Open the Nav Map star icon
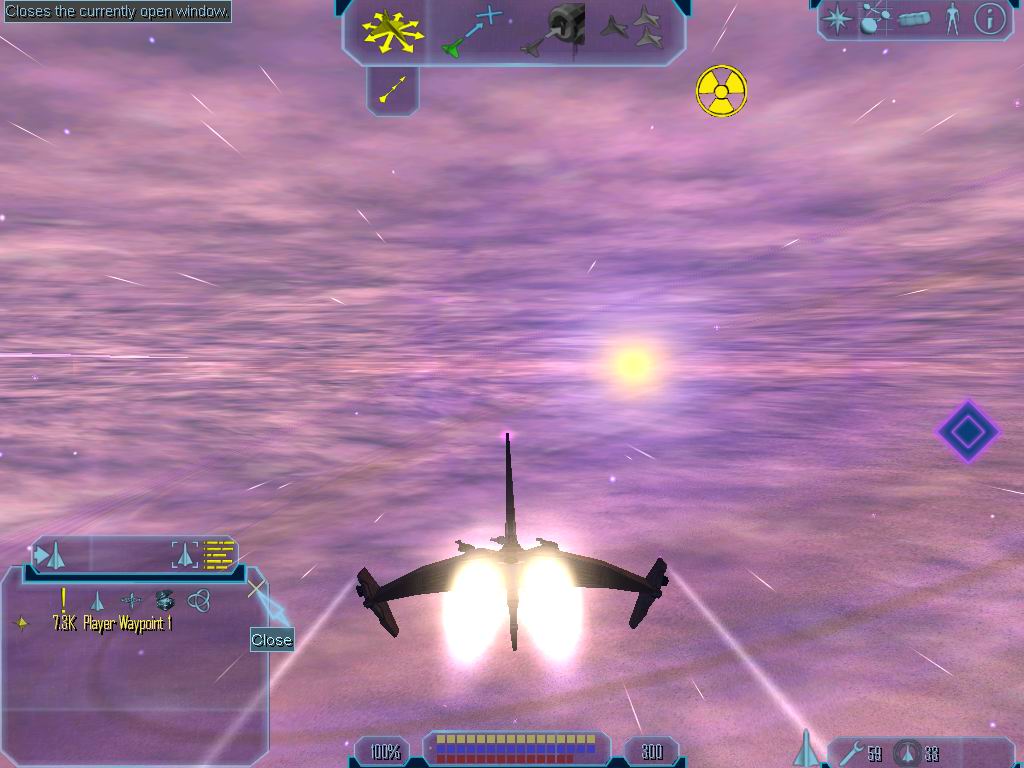The height and width of the screenshot is (768, 1024). 837,19
